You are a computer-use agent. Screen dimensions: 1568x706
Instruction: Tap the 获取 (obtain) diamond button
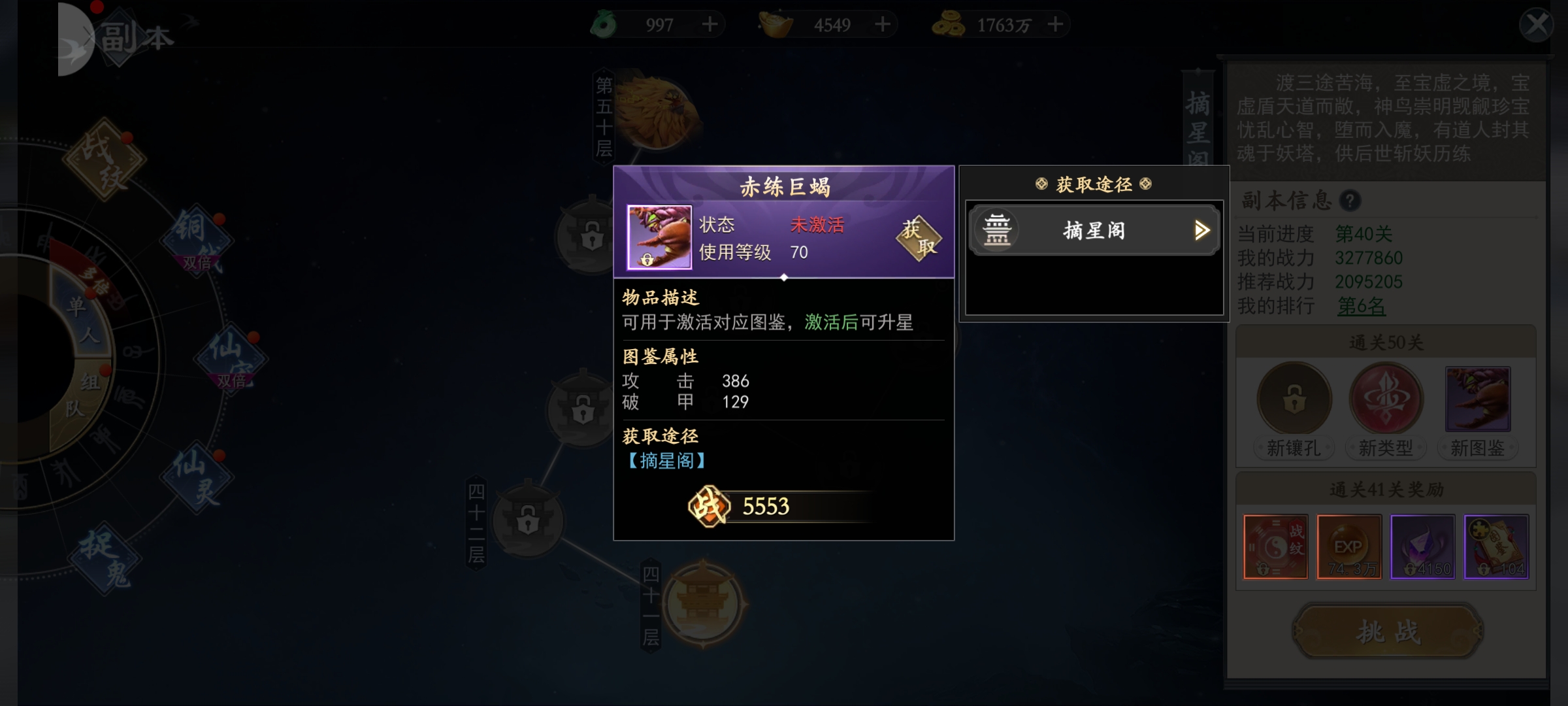918,238
